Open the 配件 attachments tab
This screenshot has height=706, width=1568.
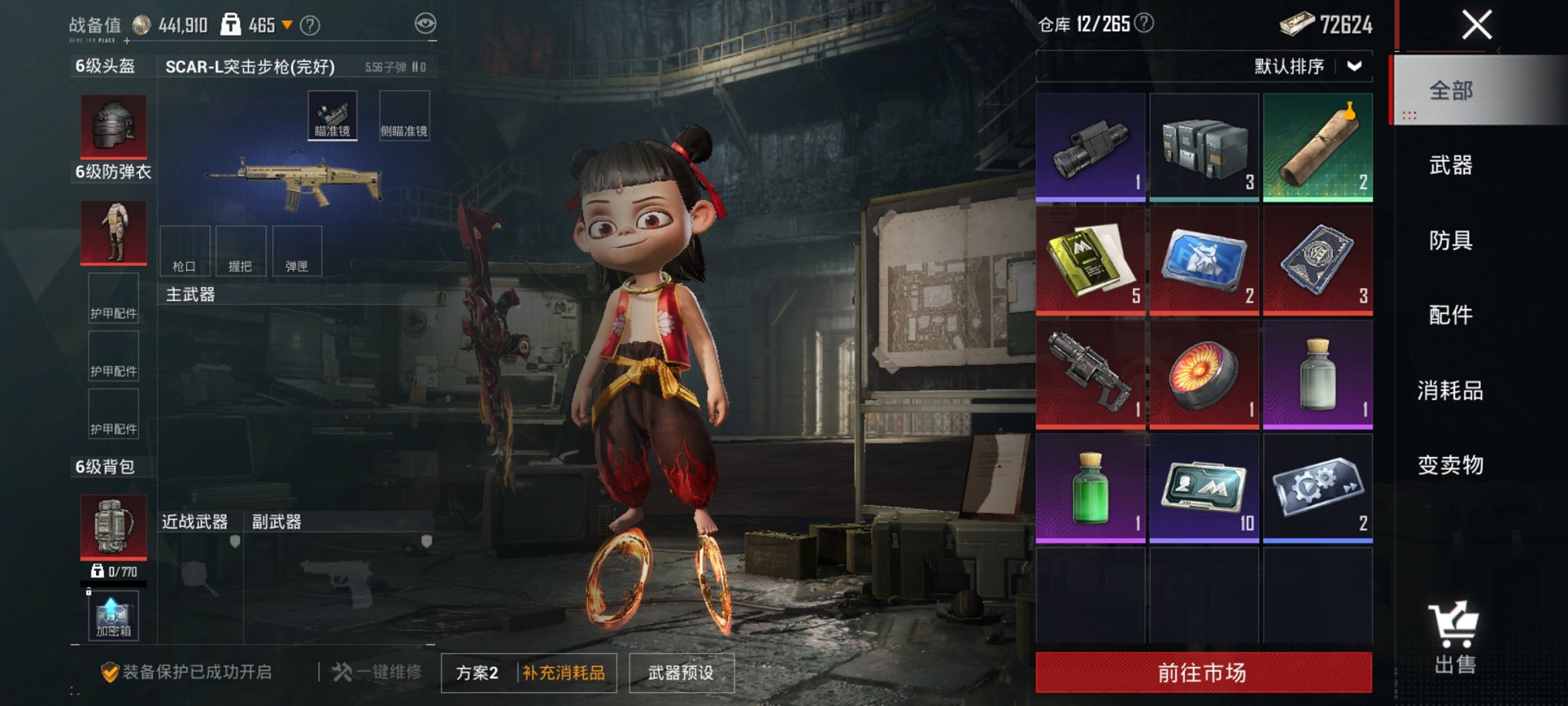coord(1450,315)
